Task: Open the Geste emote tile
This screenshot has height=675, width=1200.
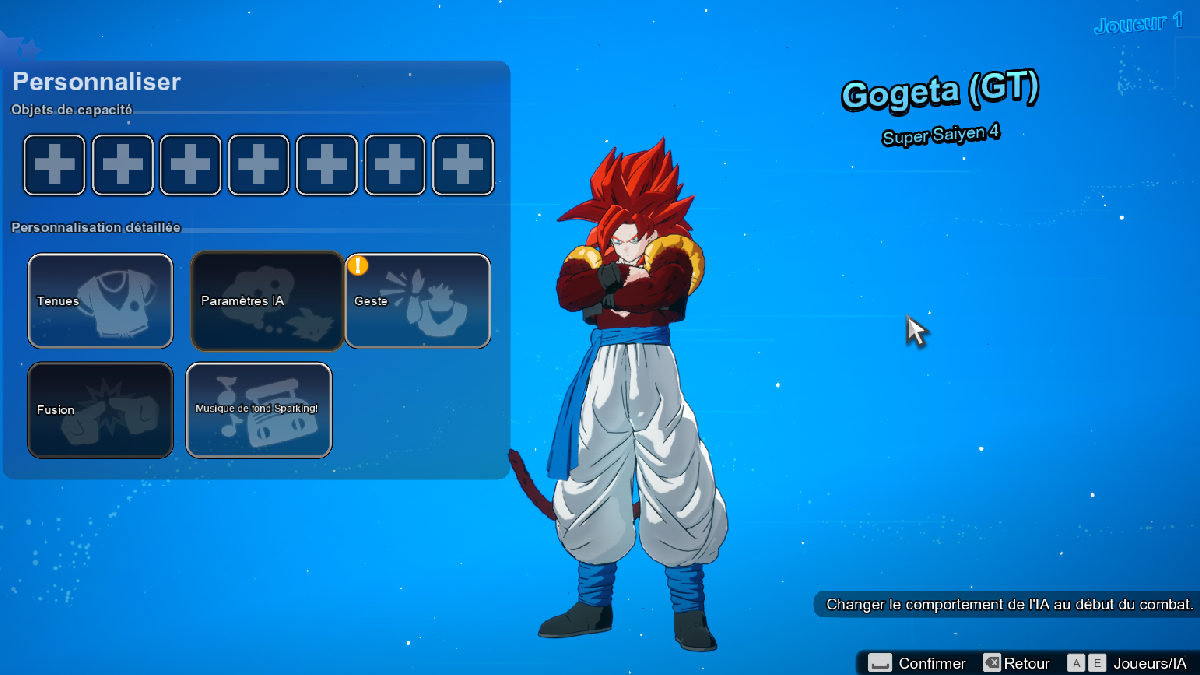Action: [418, 301]
